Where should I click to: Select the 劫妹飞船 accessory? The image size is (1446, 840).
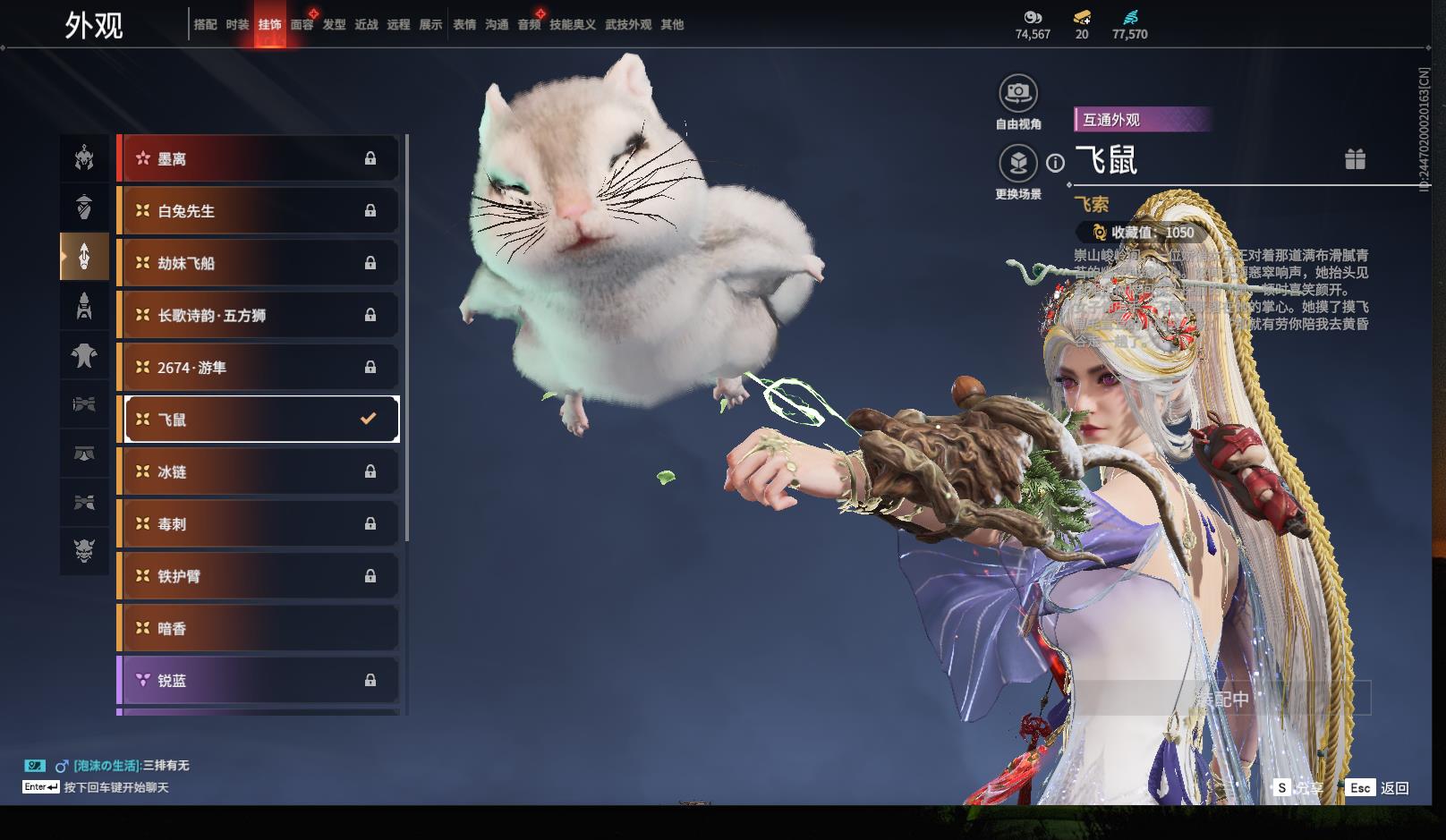[x=258, y=263]
